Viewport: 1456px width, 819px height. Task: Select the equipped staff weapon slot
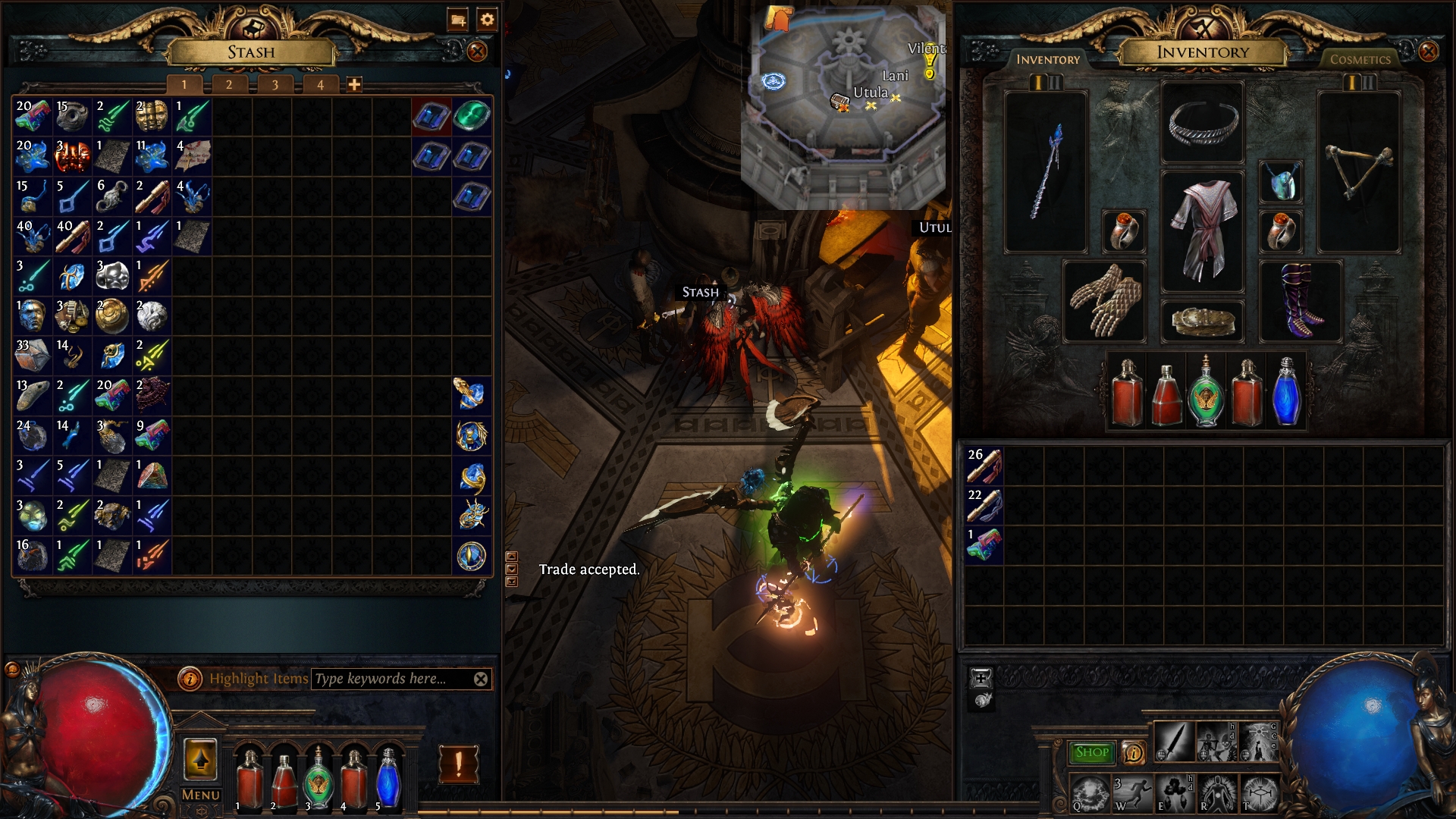1046,172
